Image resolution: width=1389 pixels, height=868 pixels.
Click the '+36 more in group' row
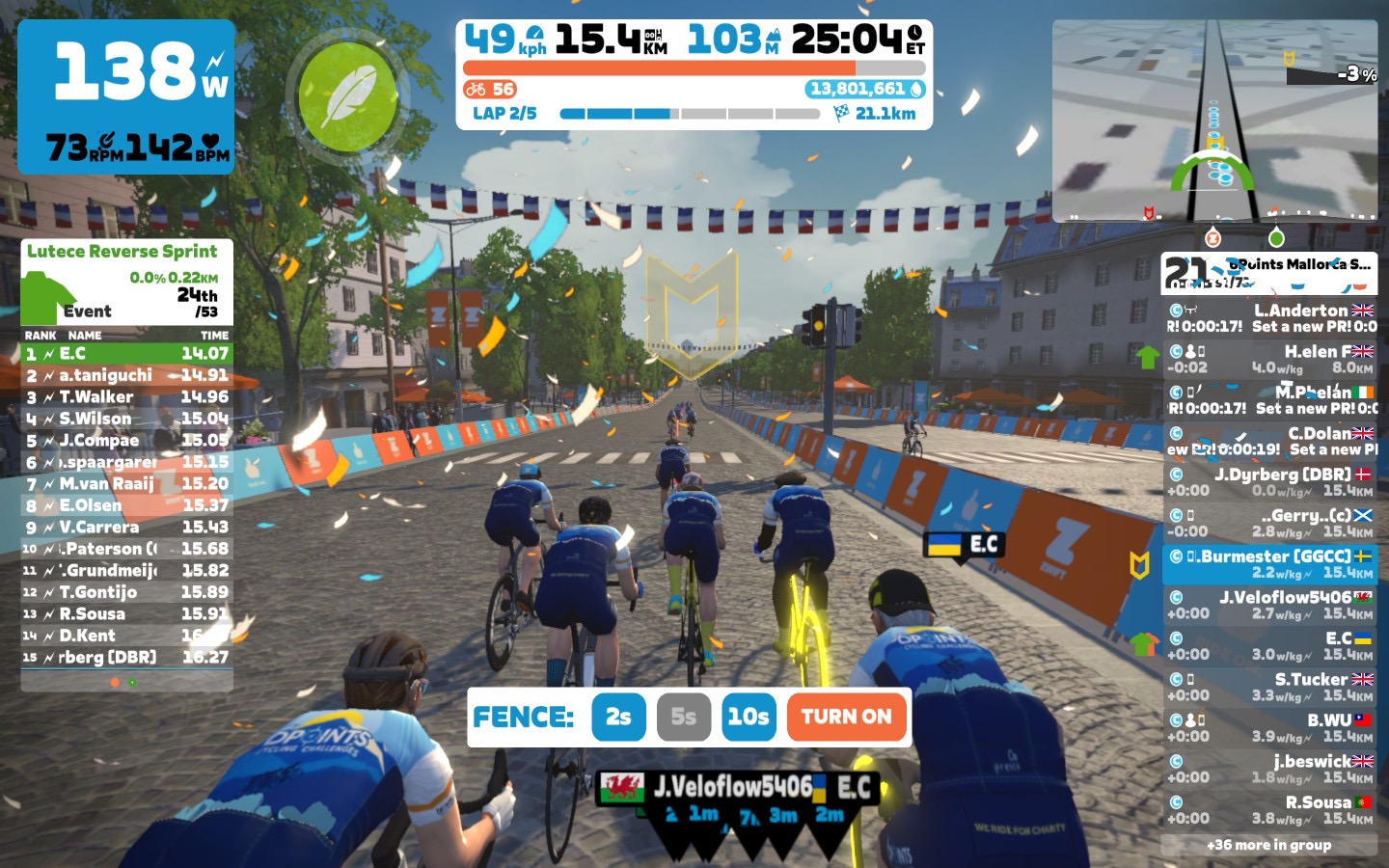click(x=1268, y=845)
